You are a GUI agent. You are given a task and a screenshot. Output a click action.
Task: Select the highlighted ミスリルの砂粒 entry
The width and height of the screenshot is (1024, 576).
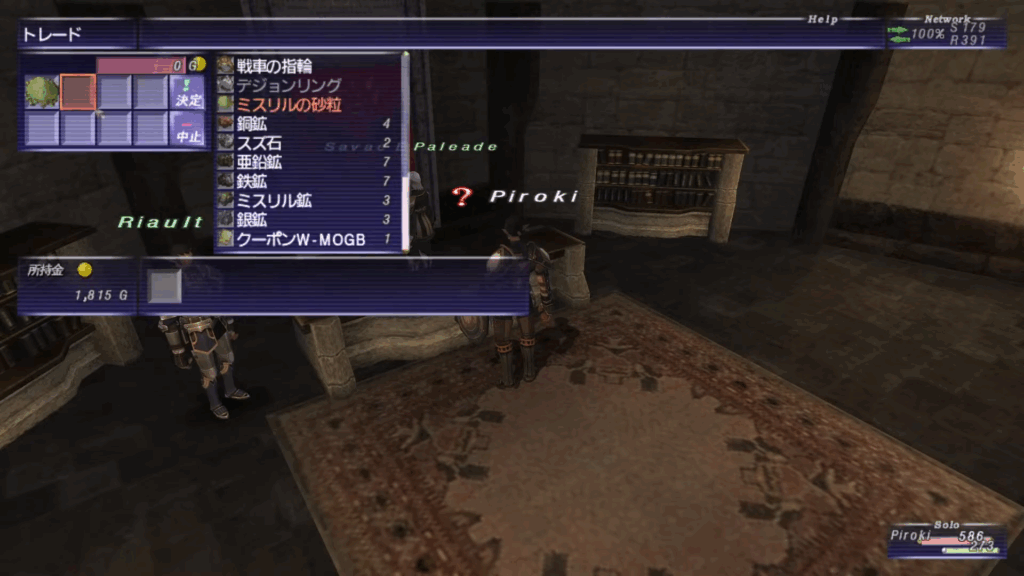(288, 104)
